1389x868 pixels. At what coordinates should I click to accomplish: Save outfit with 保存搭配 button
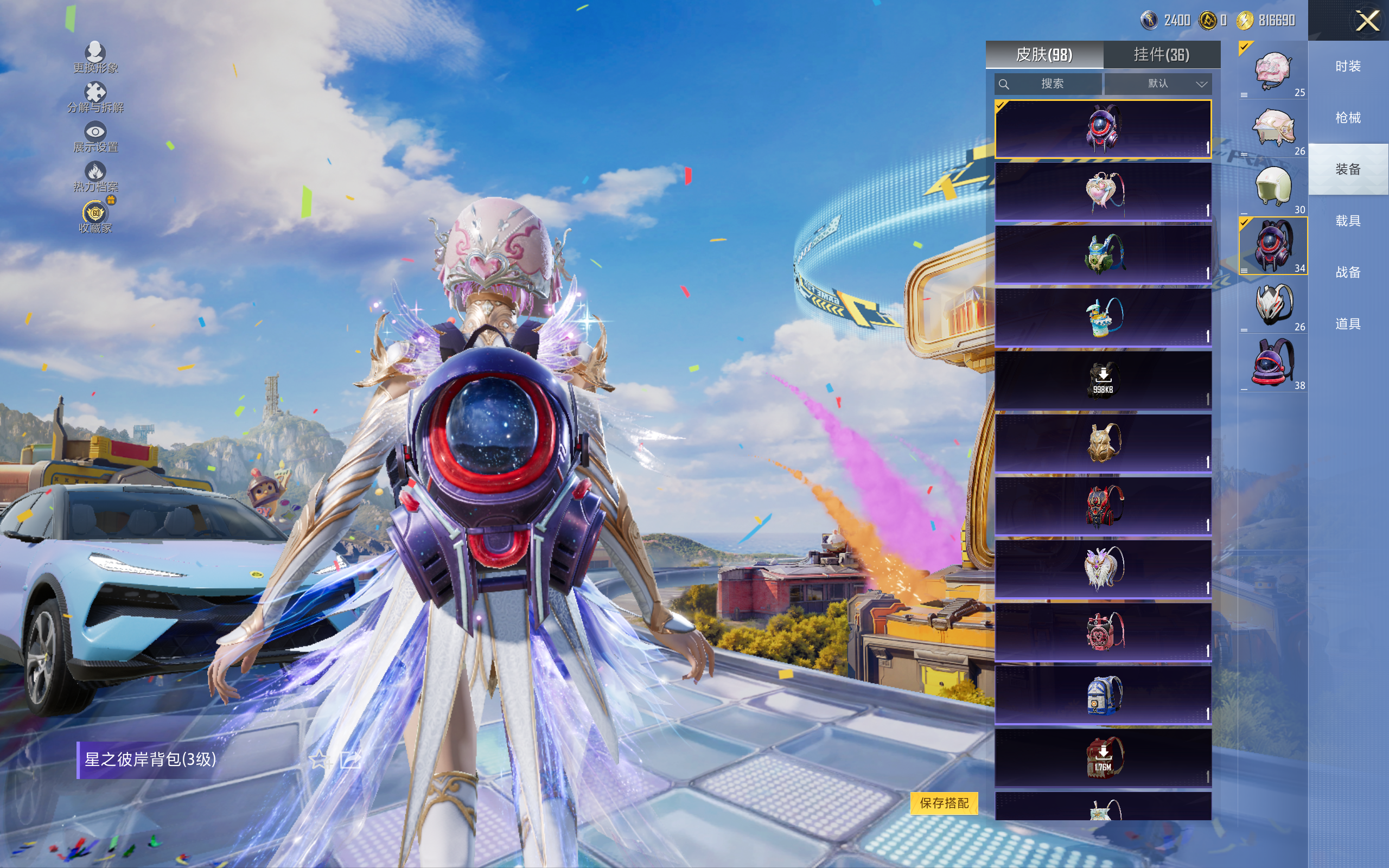[x=944, y=802]
